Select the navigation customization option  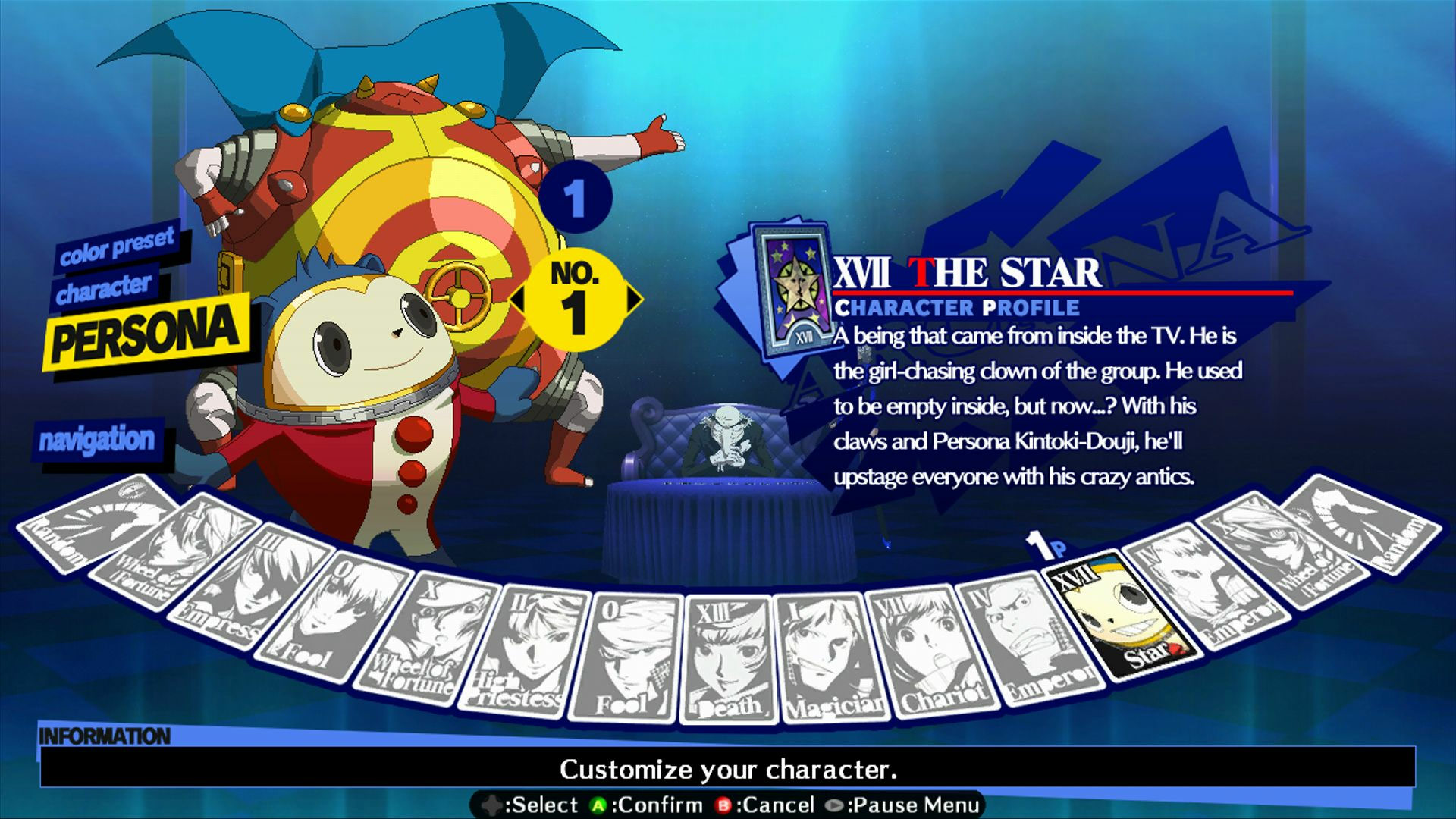coord(99,440)
